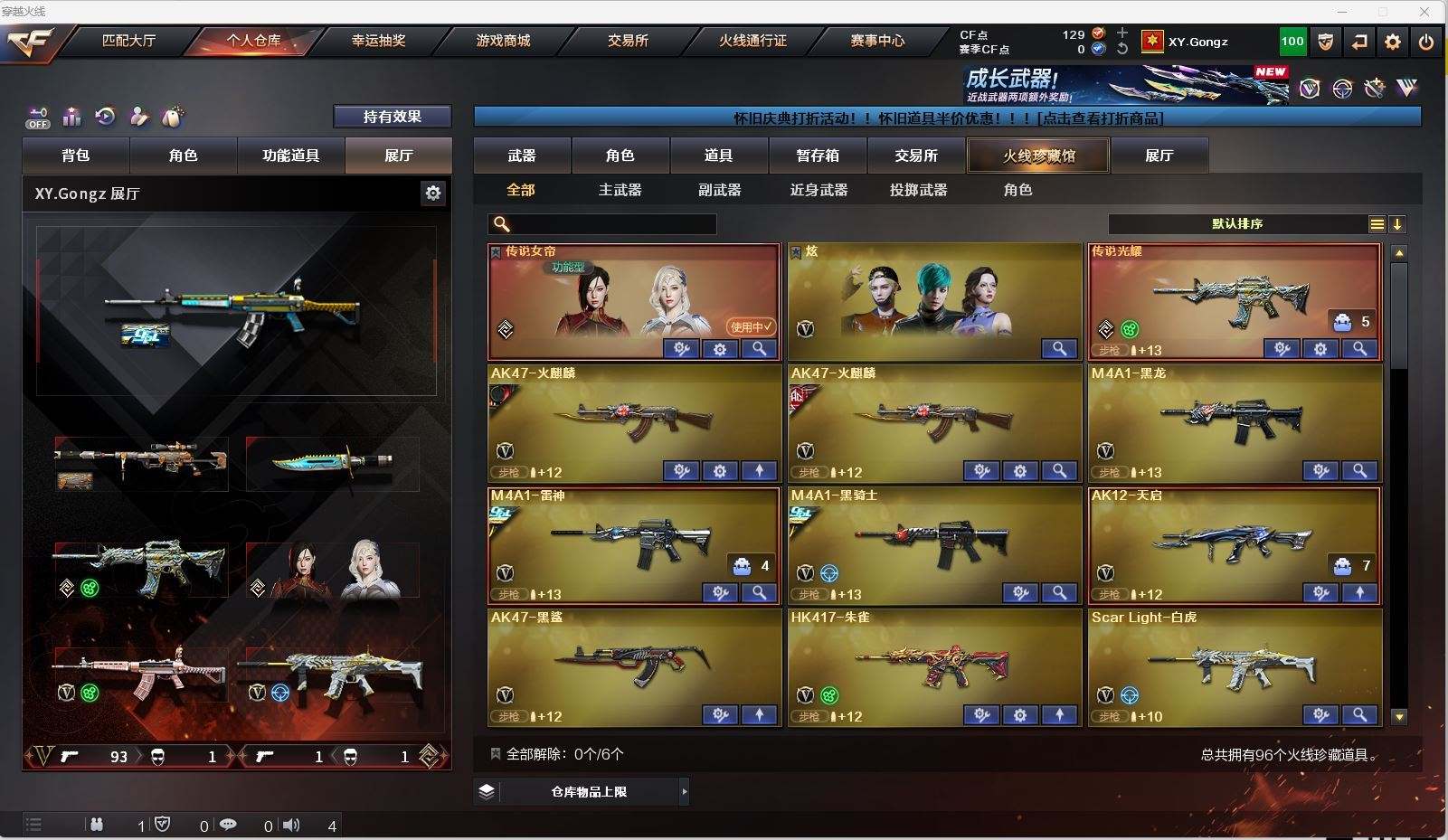Switch to the 背包 backpack tab

(76, 156)
